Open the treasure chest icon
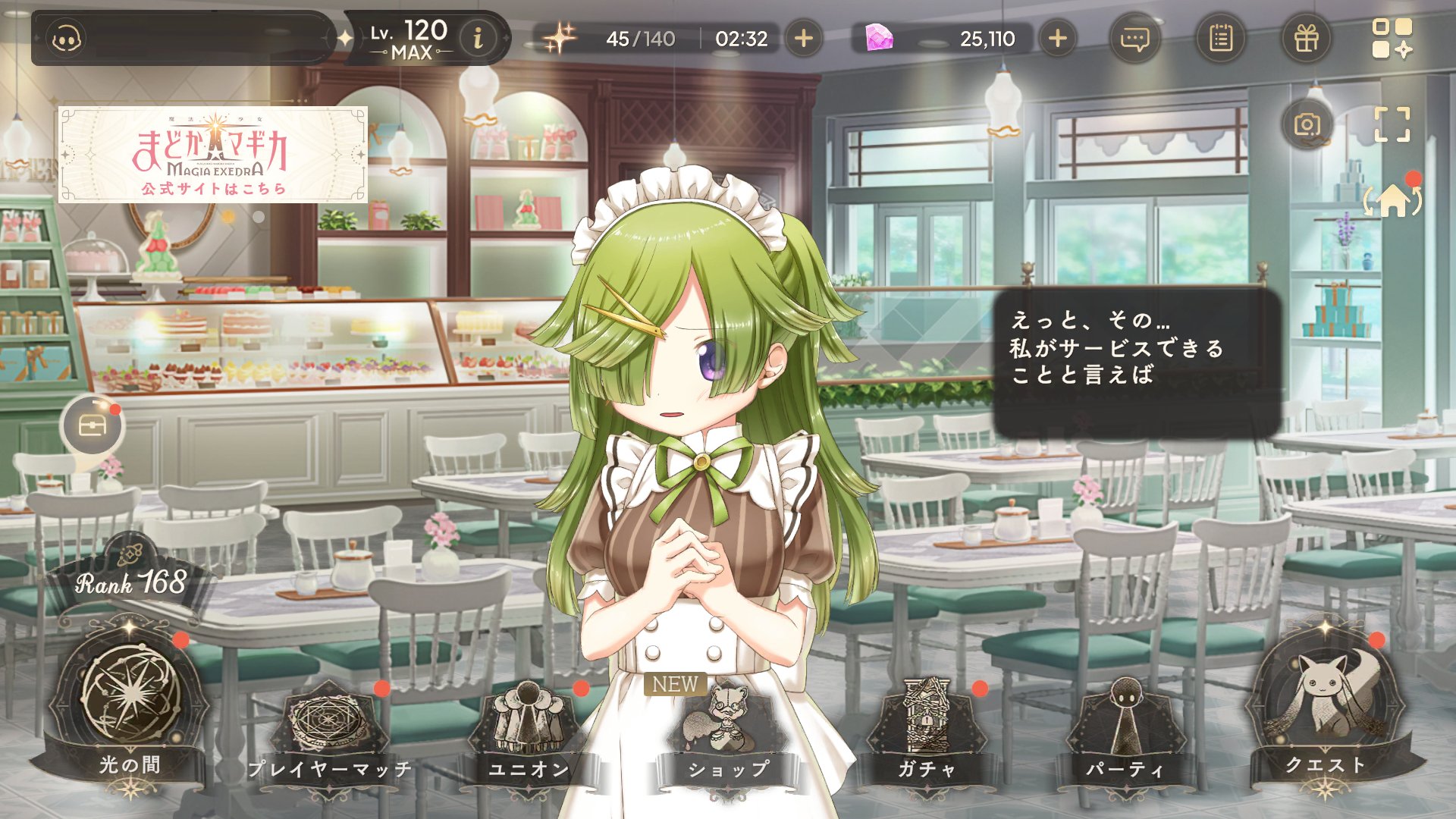 (92, 426)
